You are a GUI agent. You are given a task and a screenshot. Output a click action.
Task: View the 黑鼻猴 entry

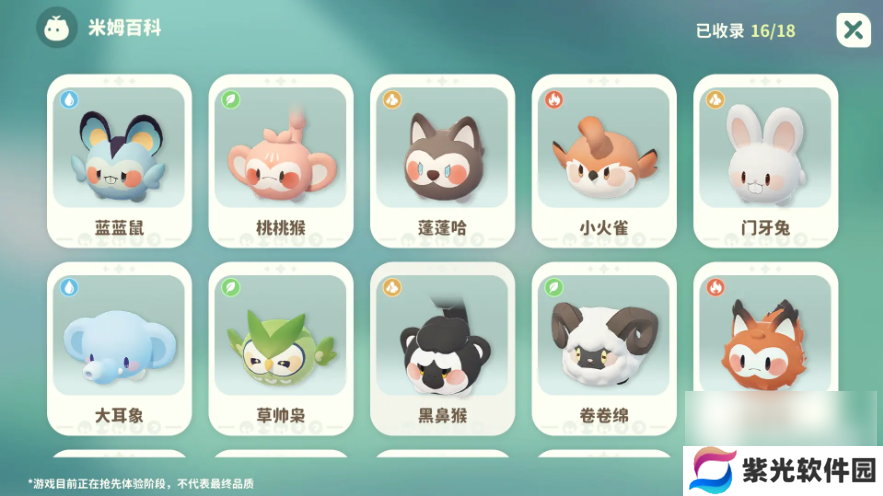[x=442, y=347]
